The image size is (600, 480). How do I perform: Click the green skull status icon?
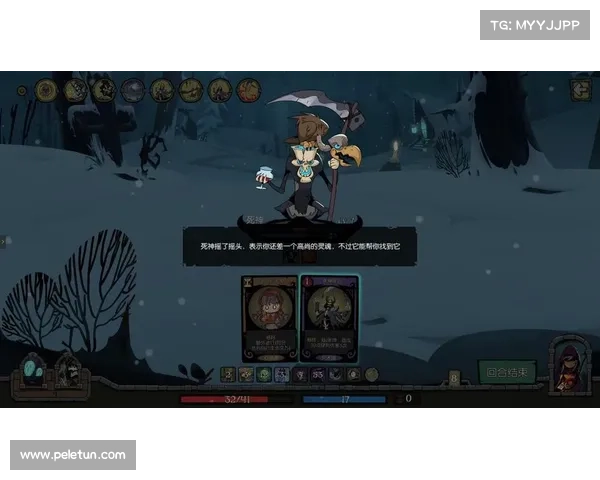click(x=264, y=374)
